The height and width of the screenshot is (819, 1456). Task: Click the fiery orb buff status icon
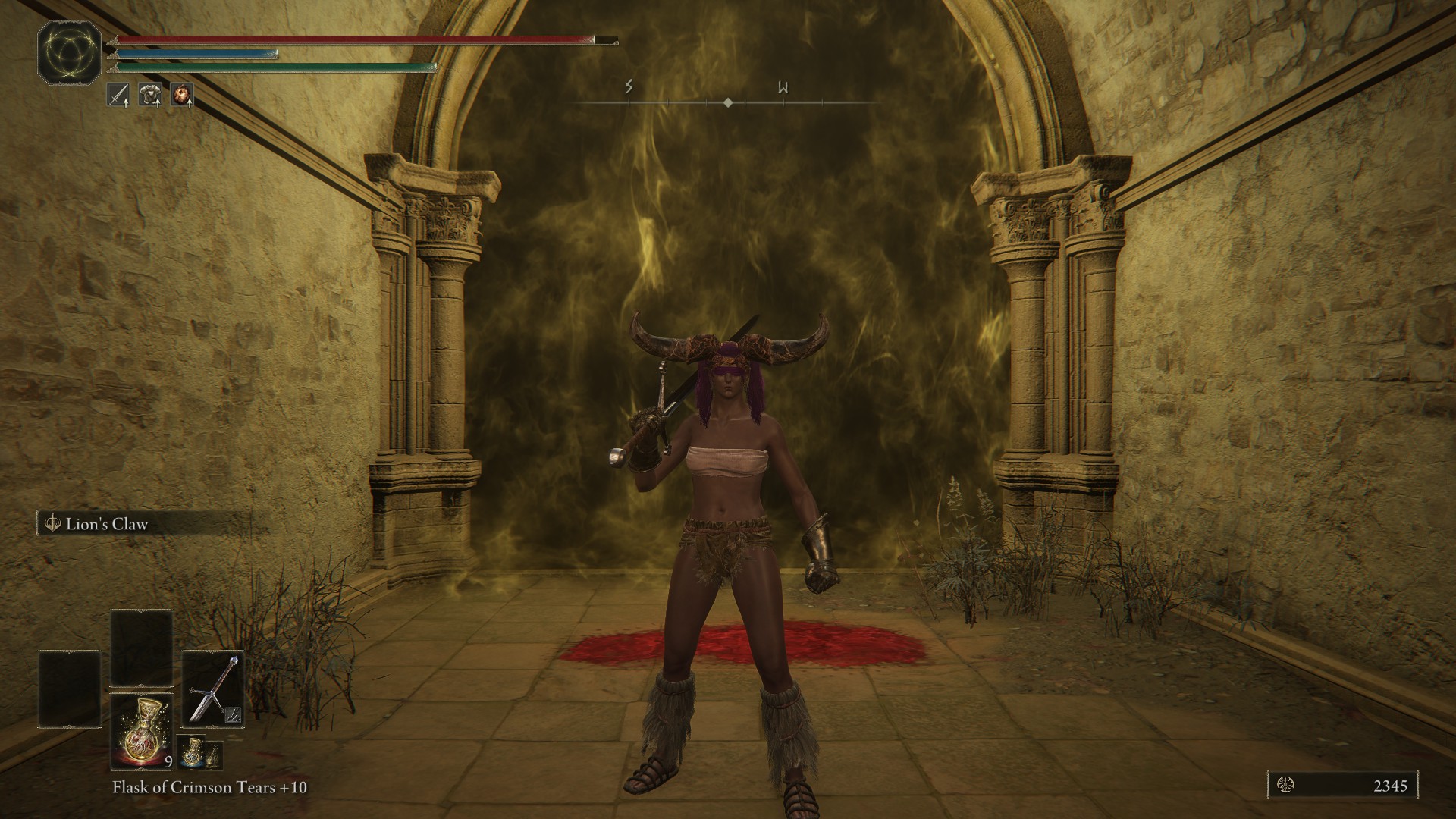181,95
